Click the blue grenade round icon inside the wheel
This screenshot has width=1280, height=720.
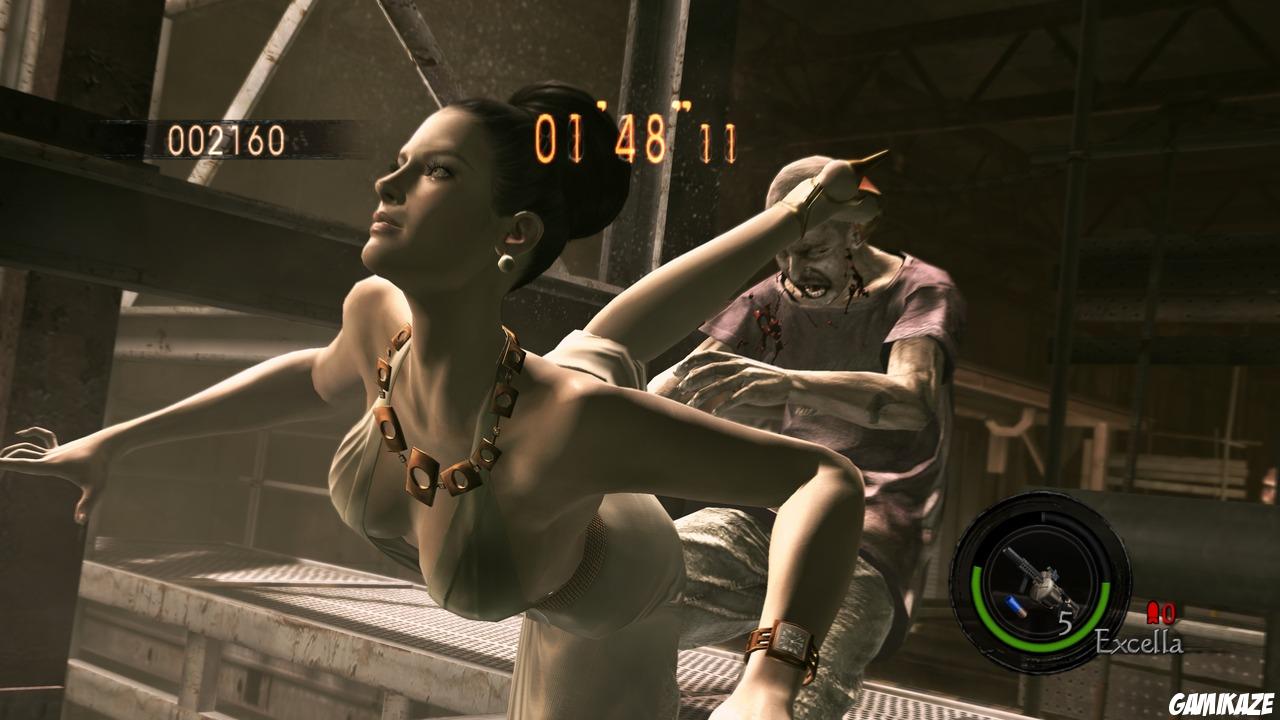[1013, 608]
